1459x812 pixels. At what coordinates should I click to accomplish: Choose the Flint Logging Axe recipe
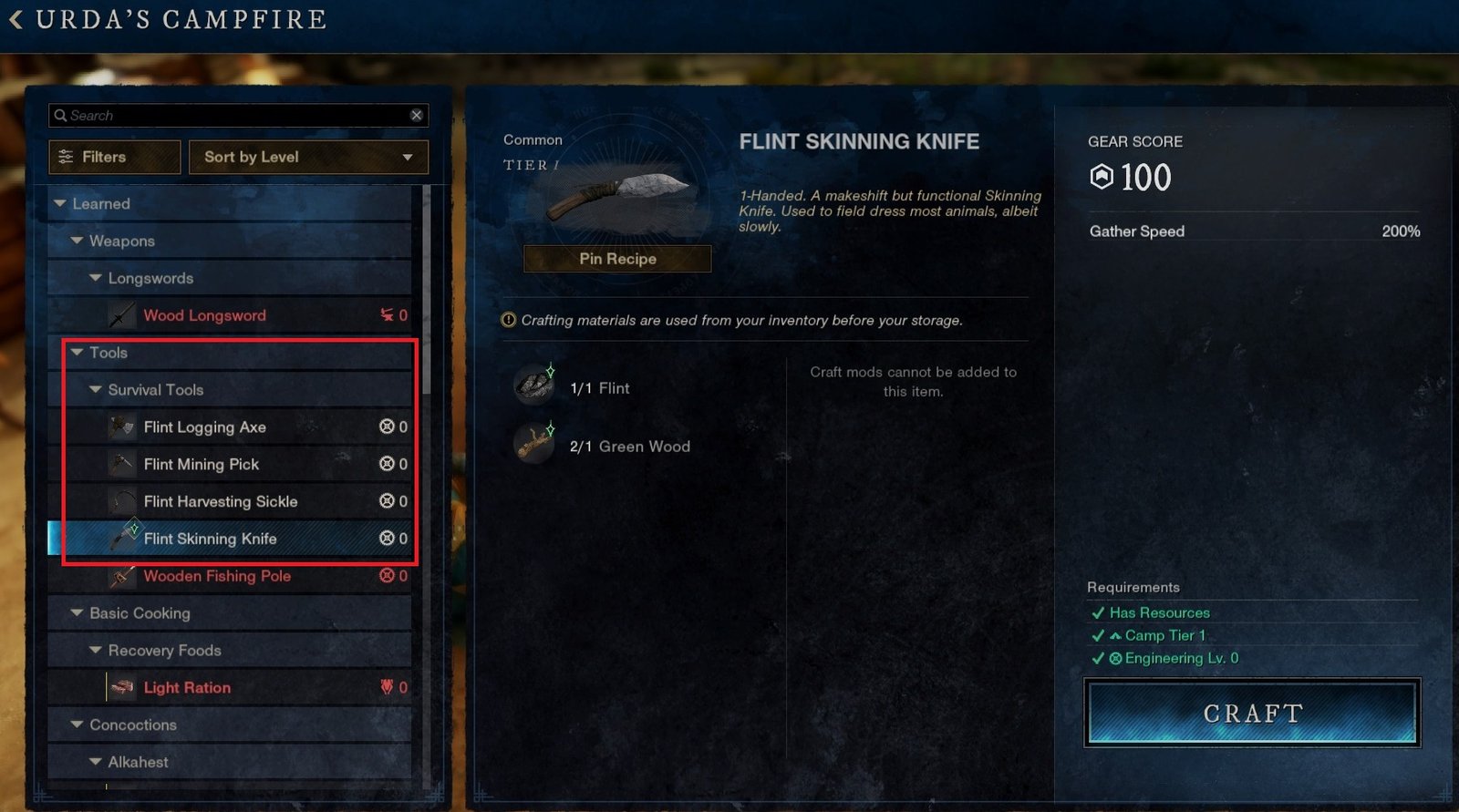coord(205,427)
